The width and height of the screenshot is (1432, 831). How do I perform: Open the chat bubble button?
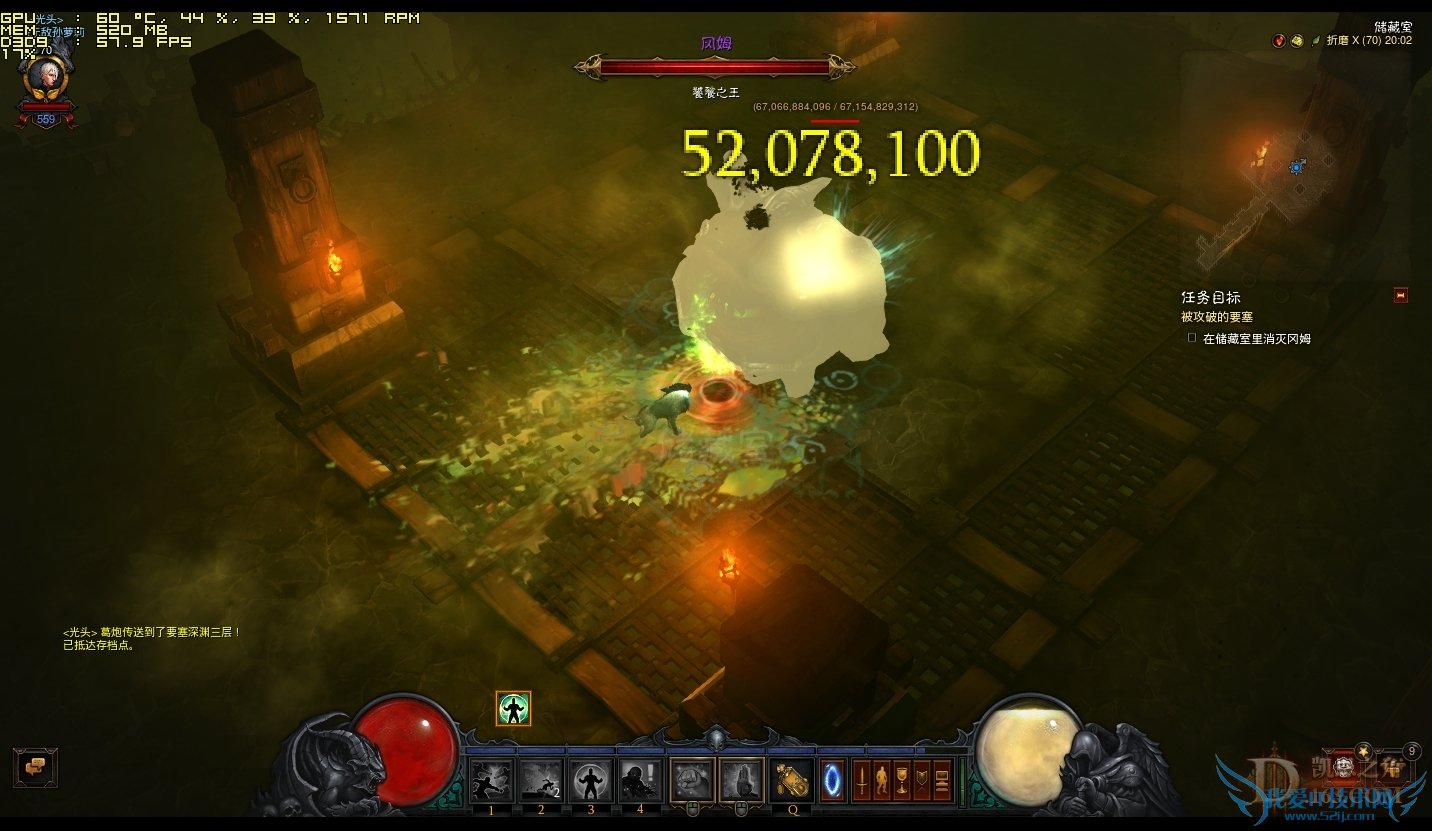tap(35, 767)
